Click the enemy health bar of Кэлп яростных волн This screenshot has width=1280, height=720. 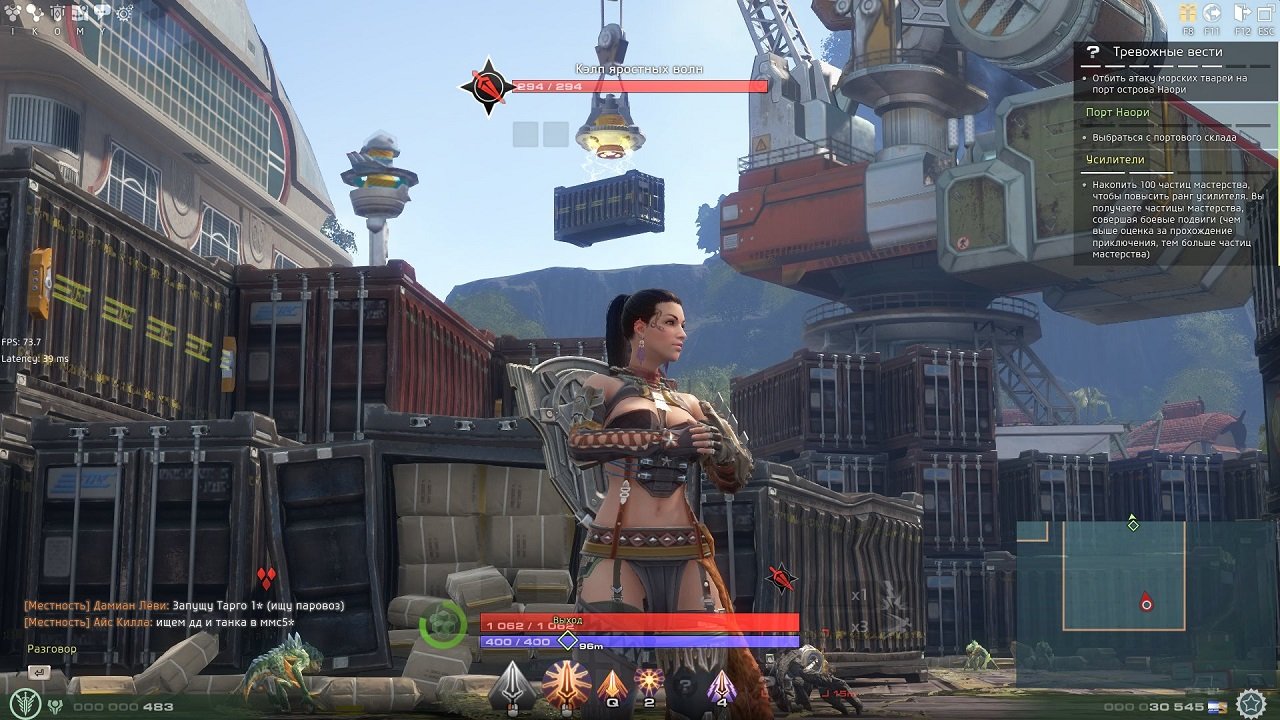click(x=640, y=86)
